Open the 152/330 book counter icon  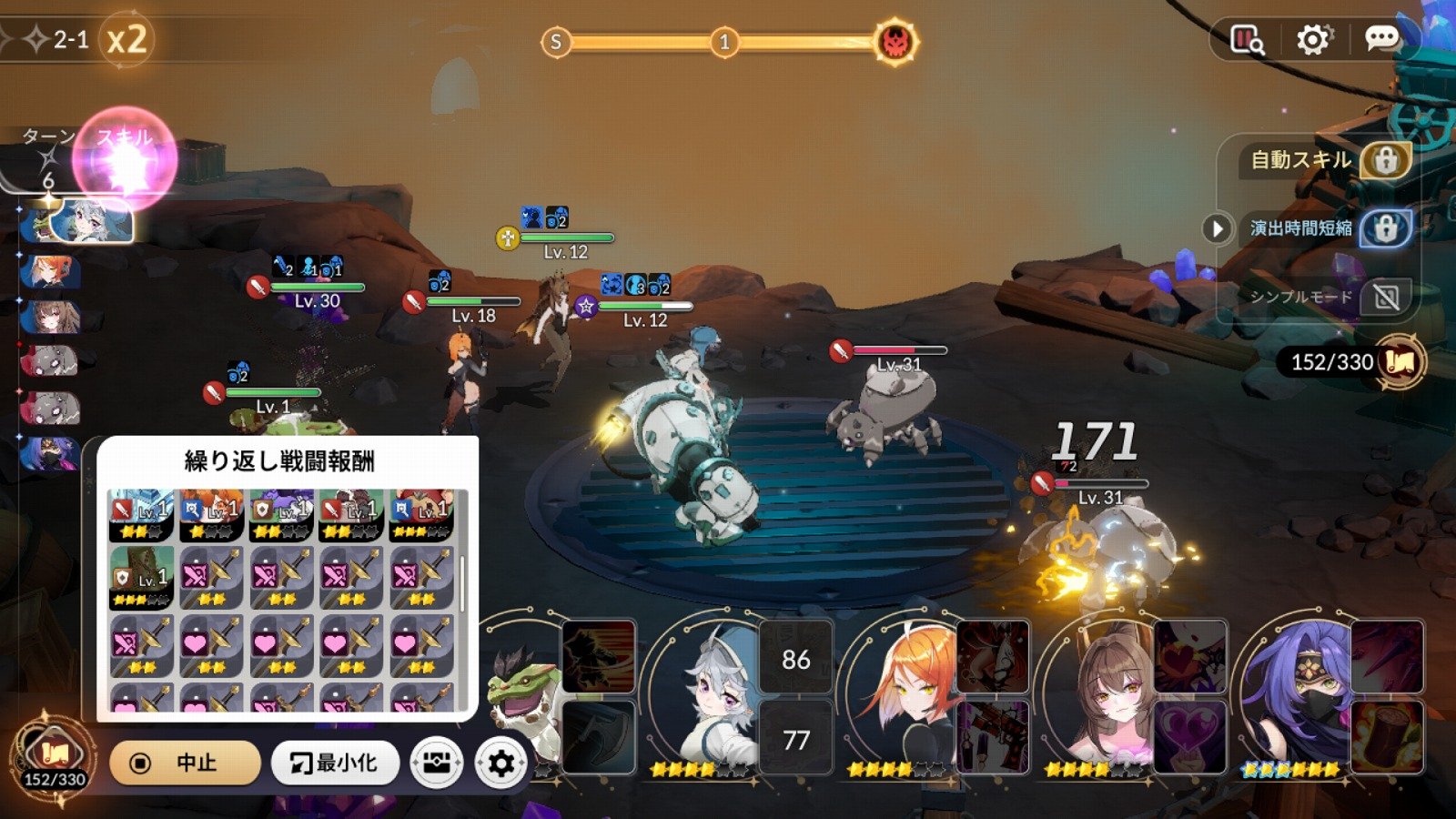click(1400, 362)
